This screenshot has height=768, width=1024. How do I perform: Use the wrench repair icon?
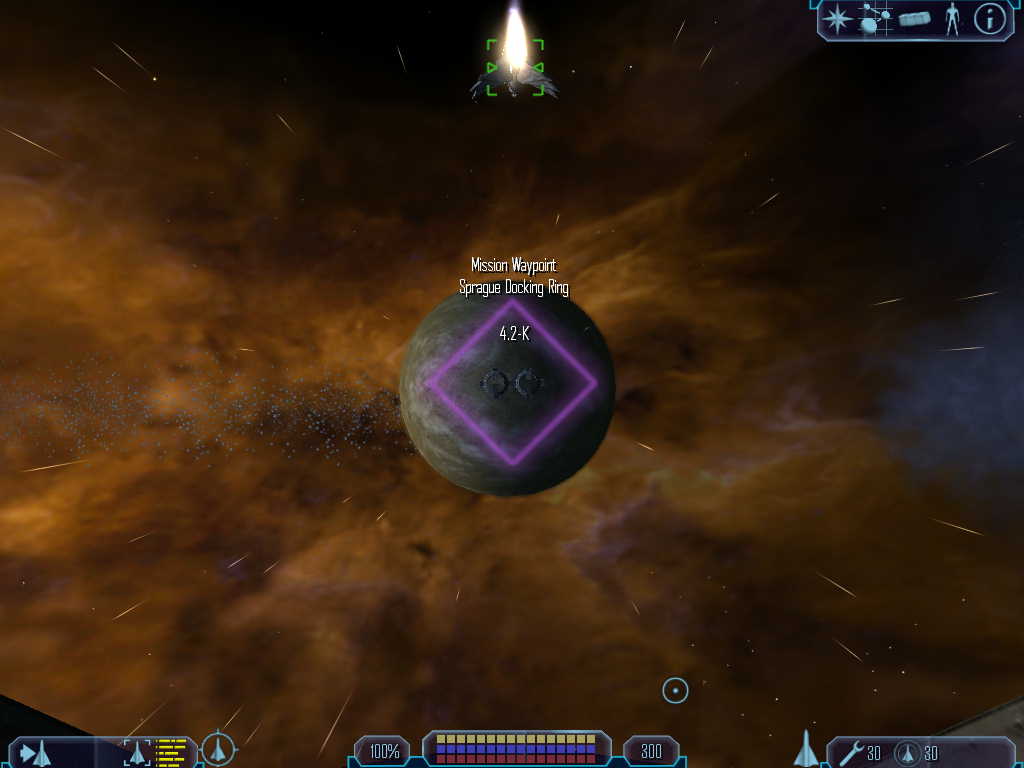[852, 752]
